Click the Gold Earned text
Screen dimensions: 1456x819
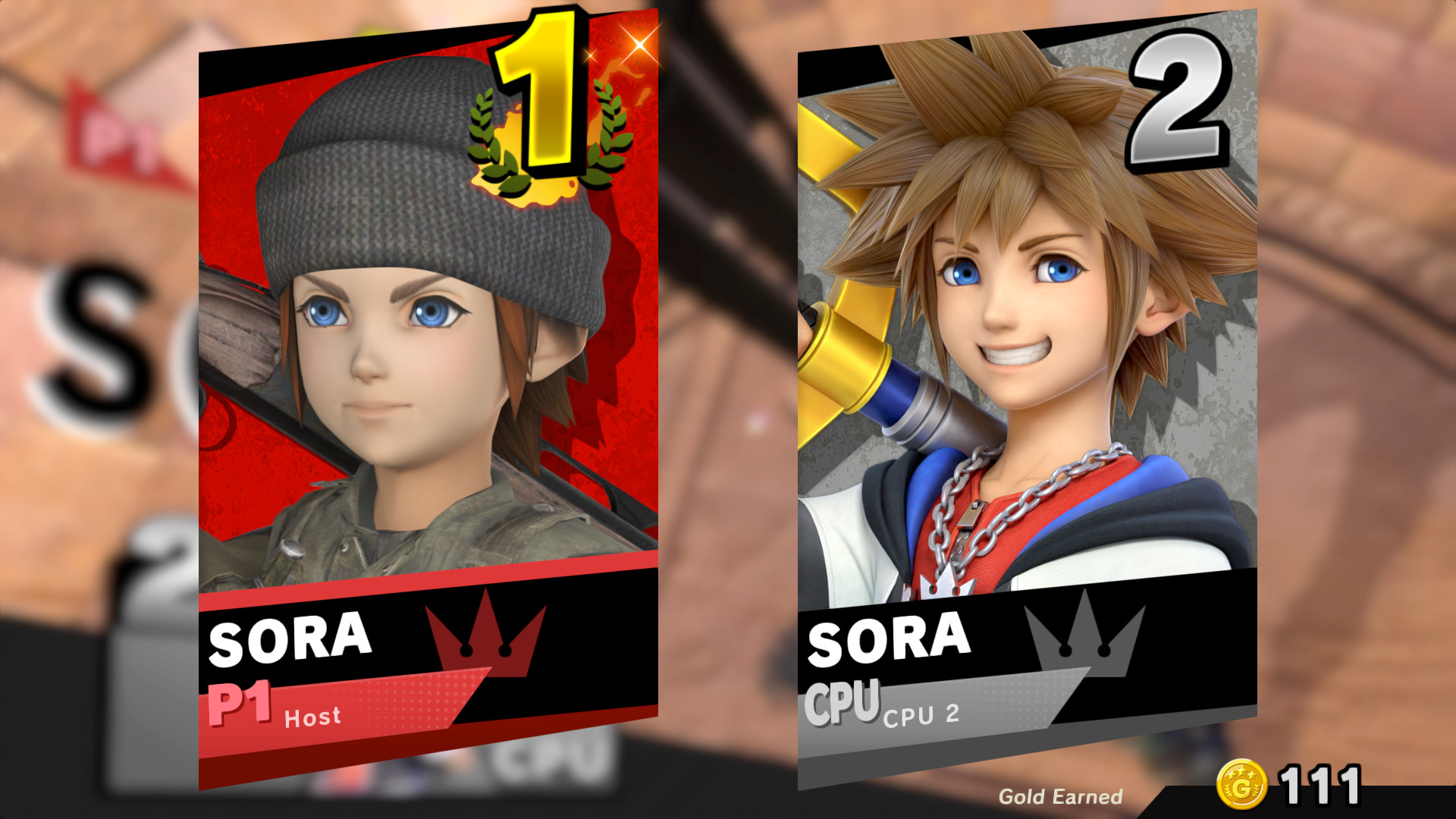1060,797
